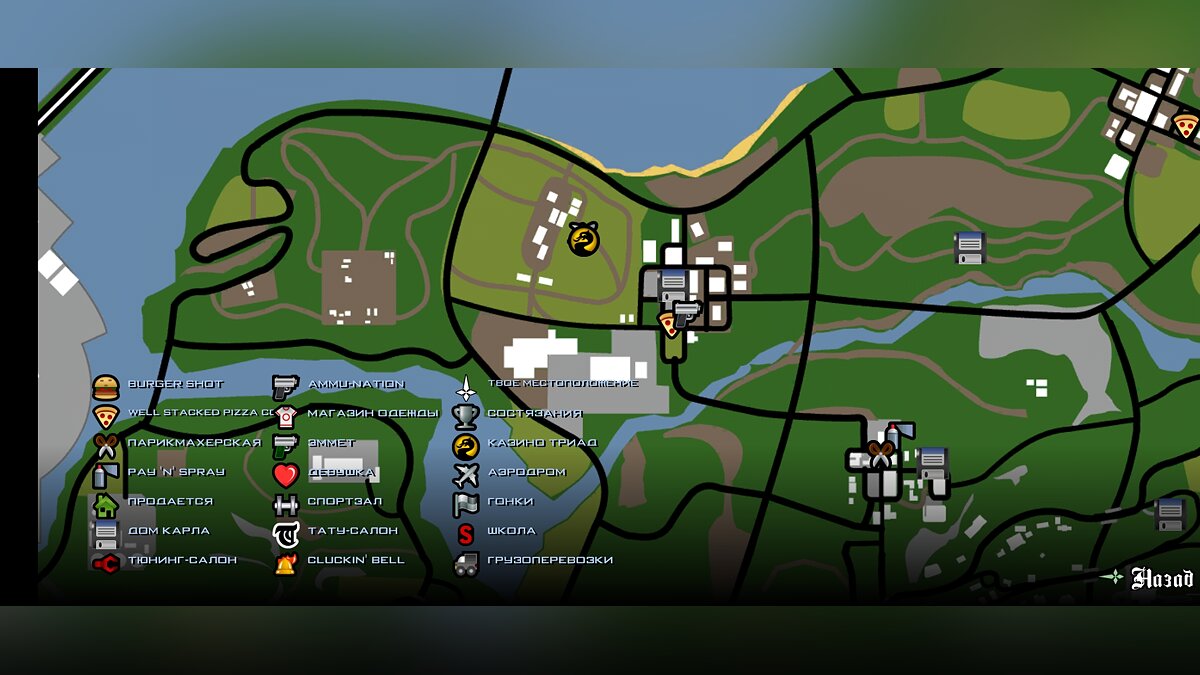
Task: Click the Состязания trophy legend entry
Action: point(519,413)
